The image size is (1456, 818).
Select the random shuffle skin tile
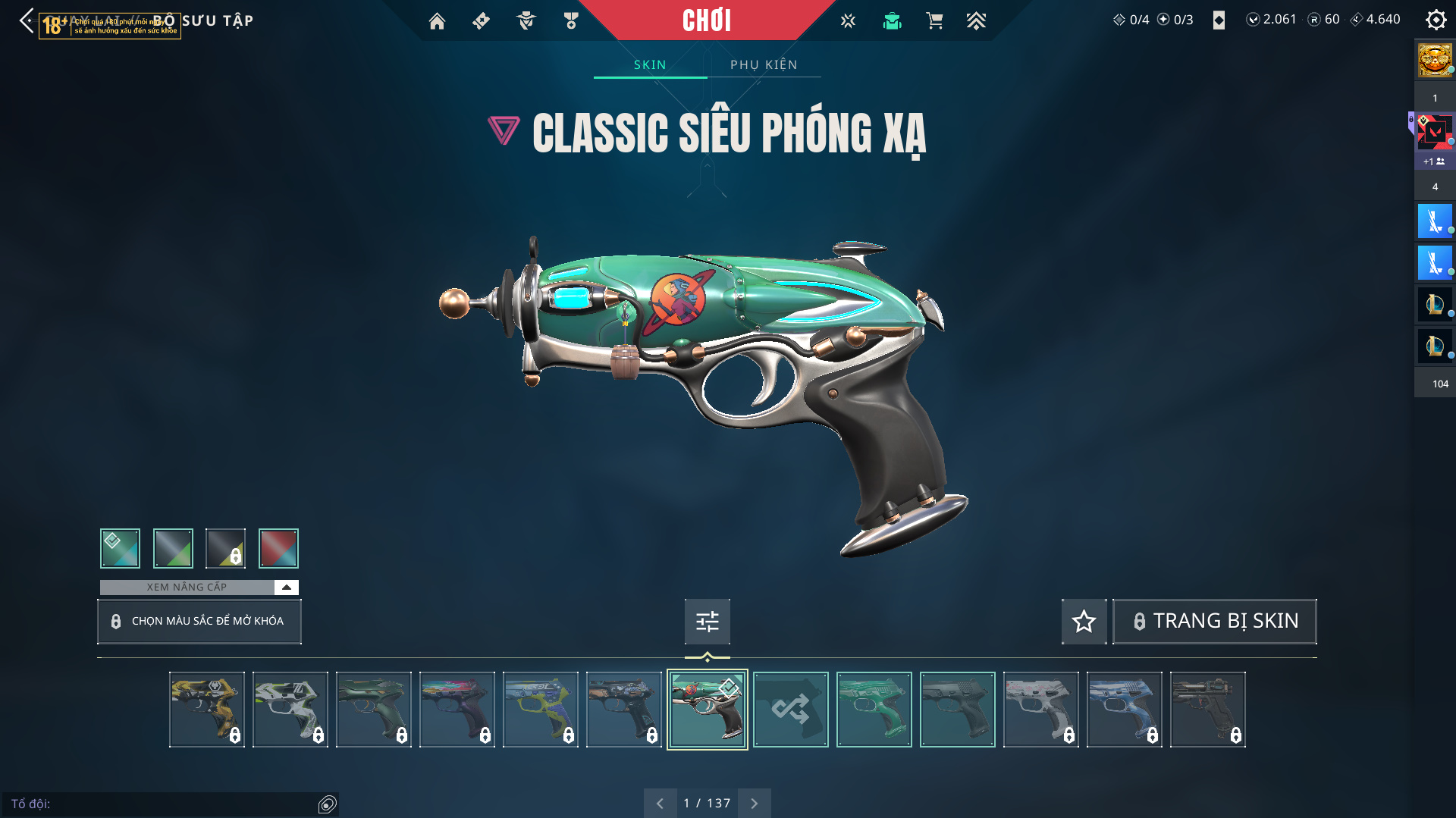point(790,710)
